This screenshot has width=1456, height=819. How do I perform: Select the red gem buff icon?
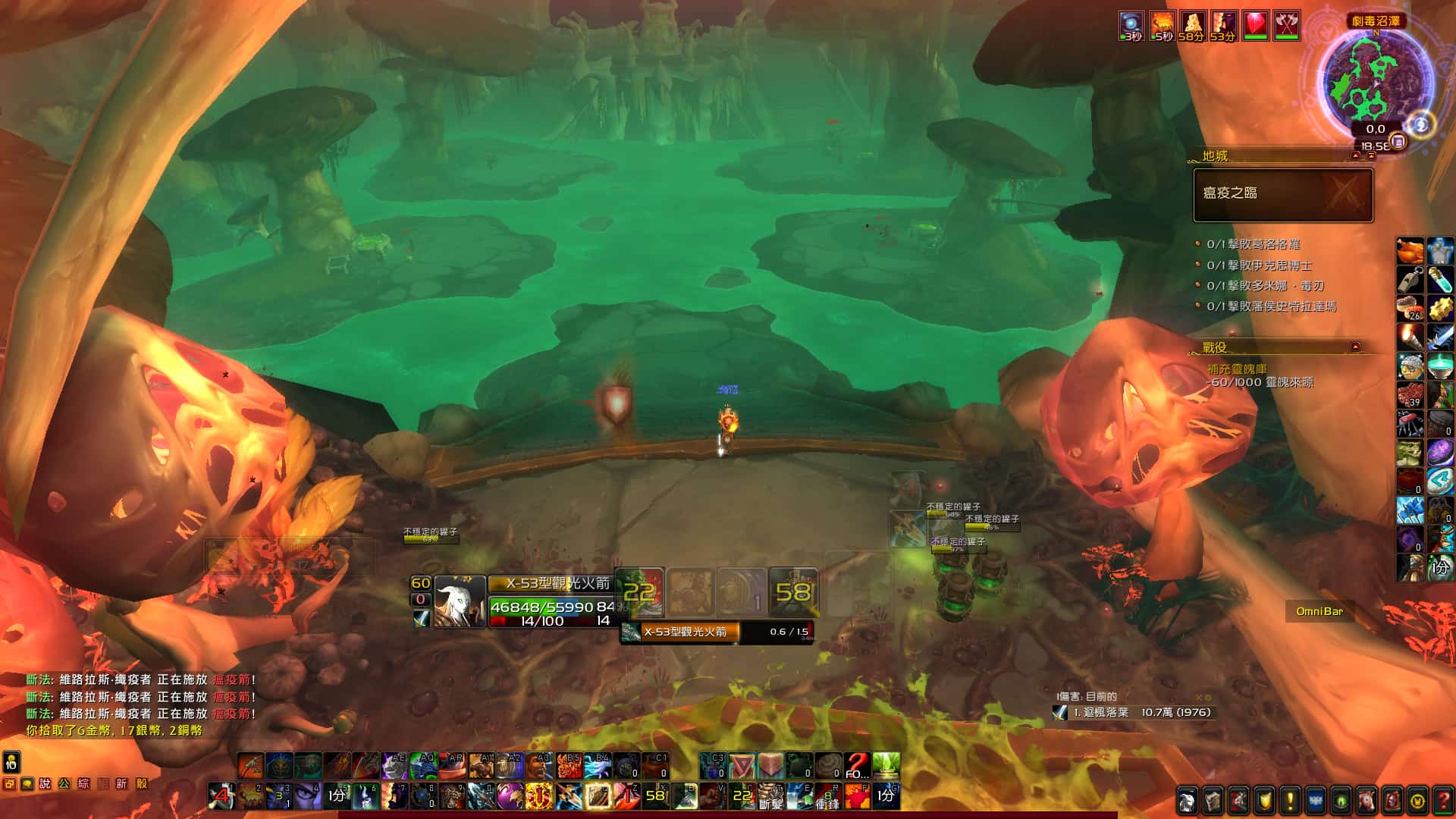coord(1255,26)
